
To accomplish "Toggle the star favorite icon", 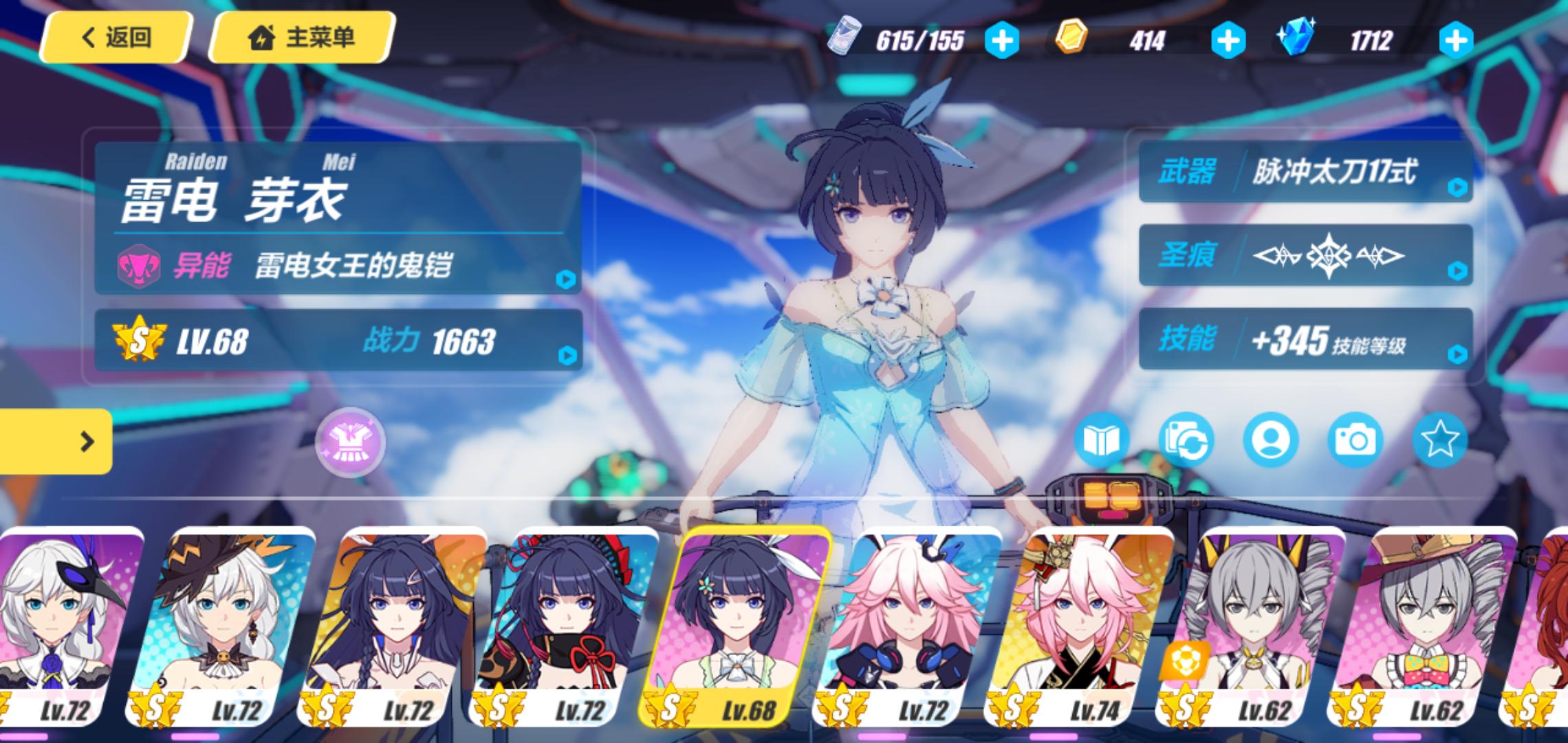I will click(1439, 440).
